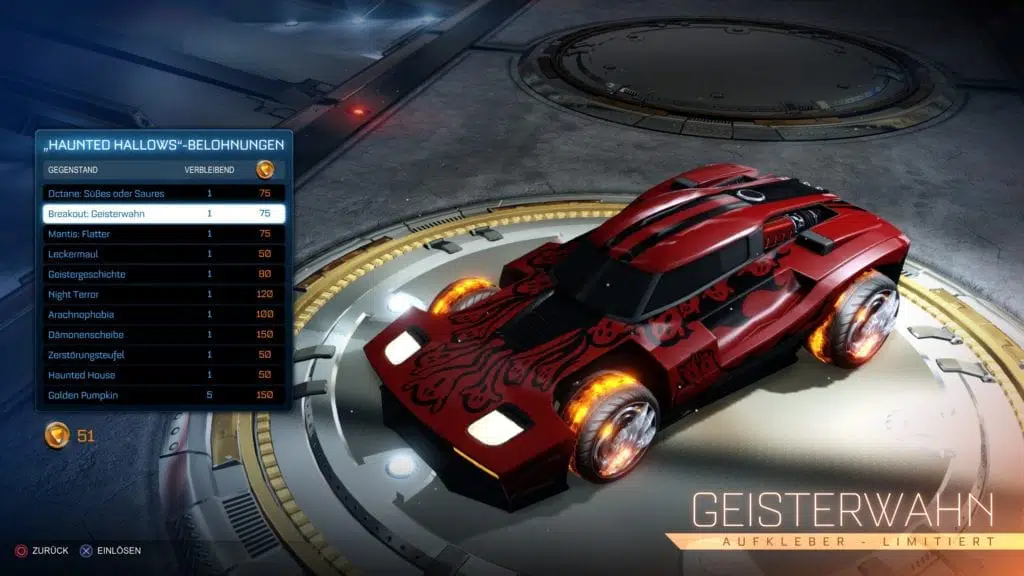Choose the Haunted House reward

(x=164, y=375)
